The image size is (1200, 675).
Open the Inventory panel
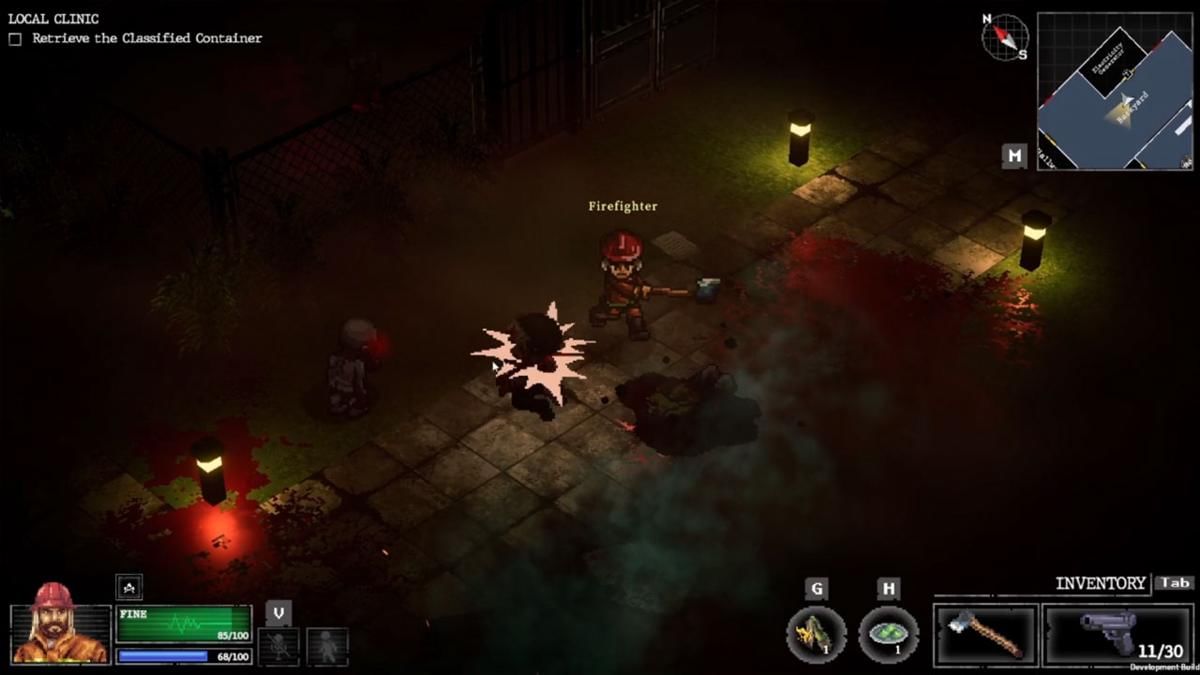coord(1101,583)
